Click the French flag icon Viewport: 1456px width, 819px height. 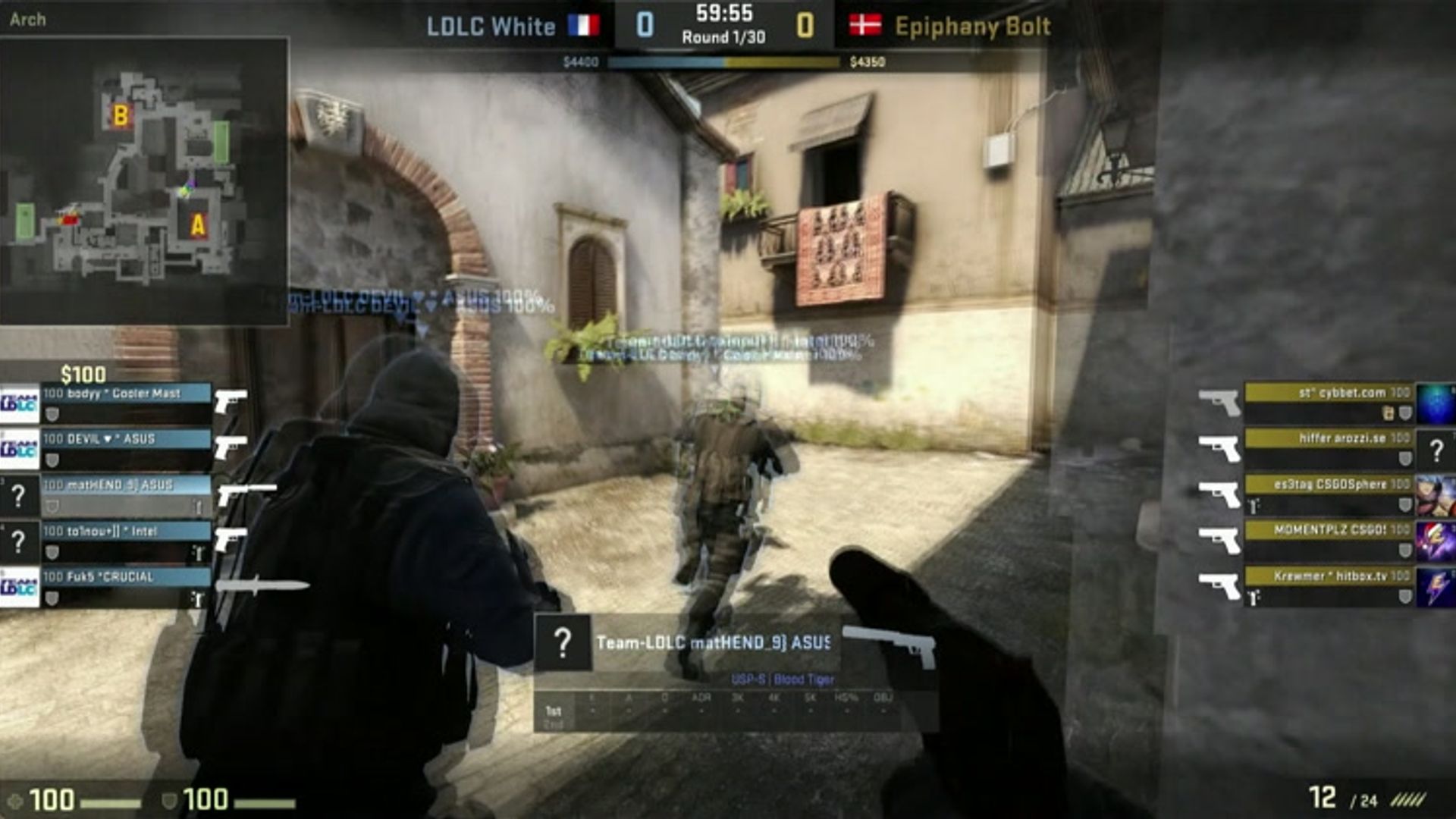(584, 27)
